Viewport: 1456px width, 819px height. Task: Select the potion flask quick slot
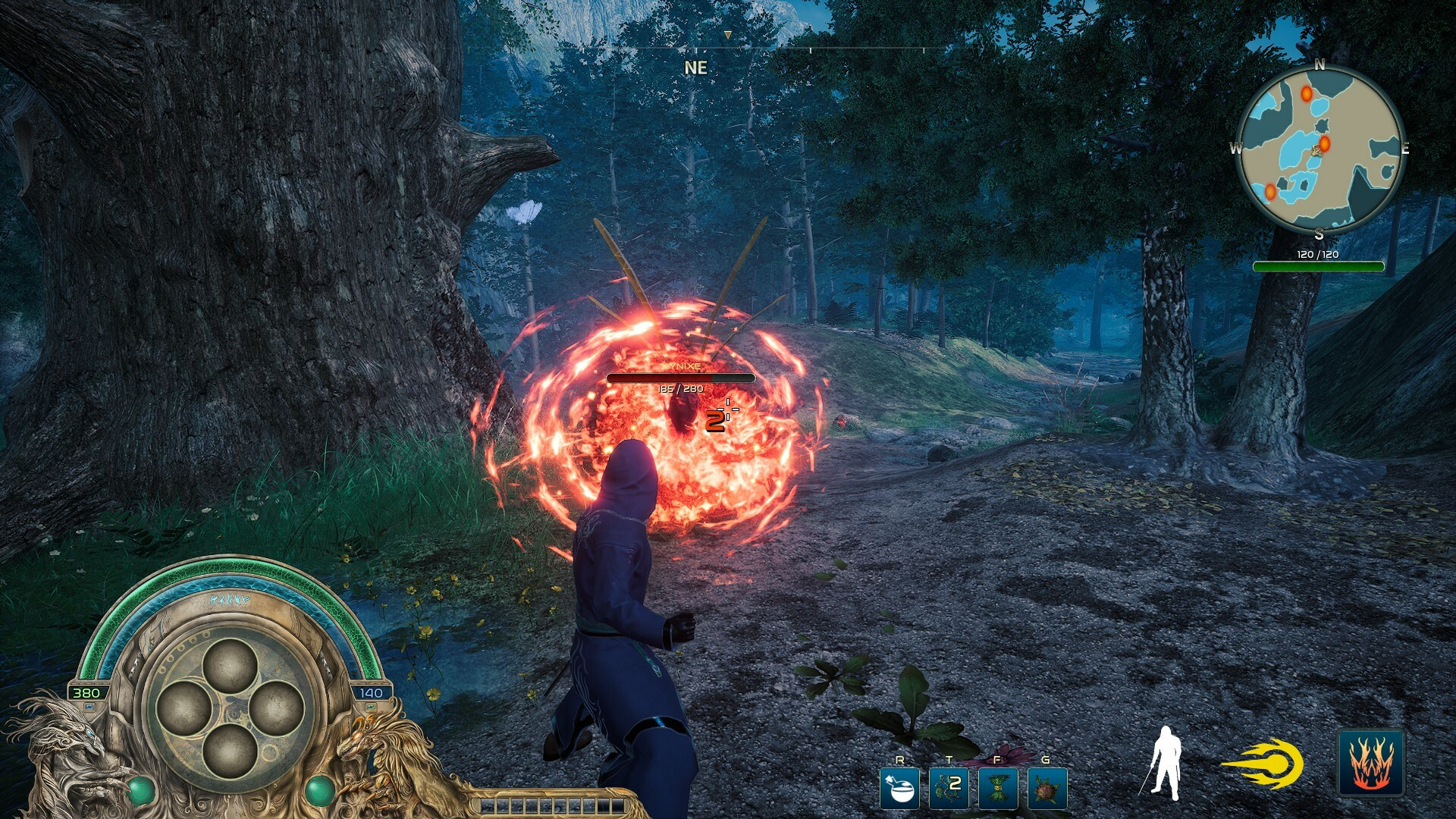[899, 788]
